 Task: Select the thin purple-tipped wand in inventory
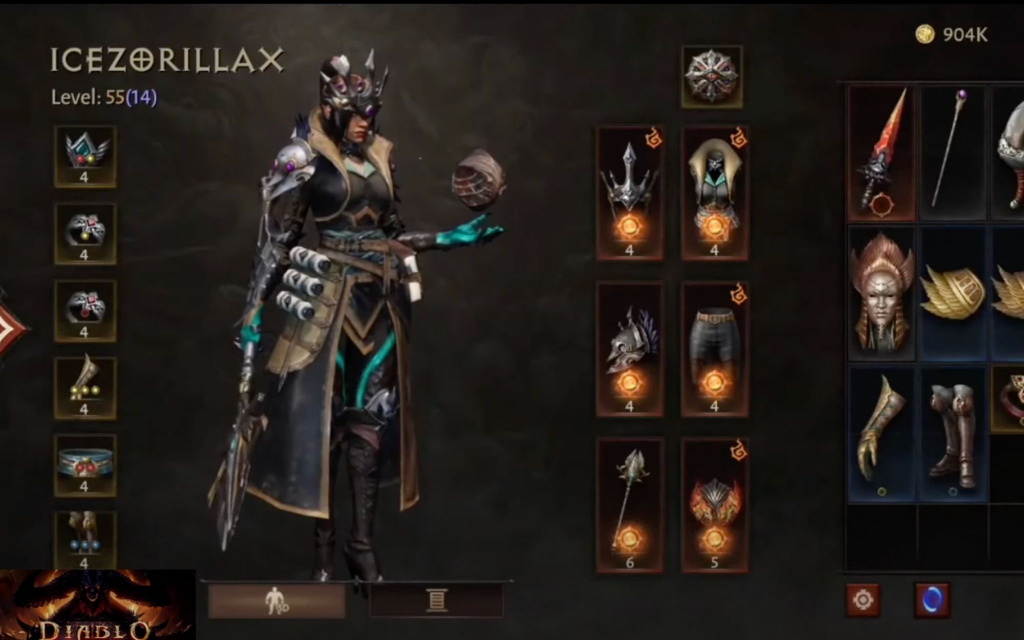coord(951,152)
